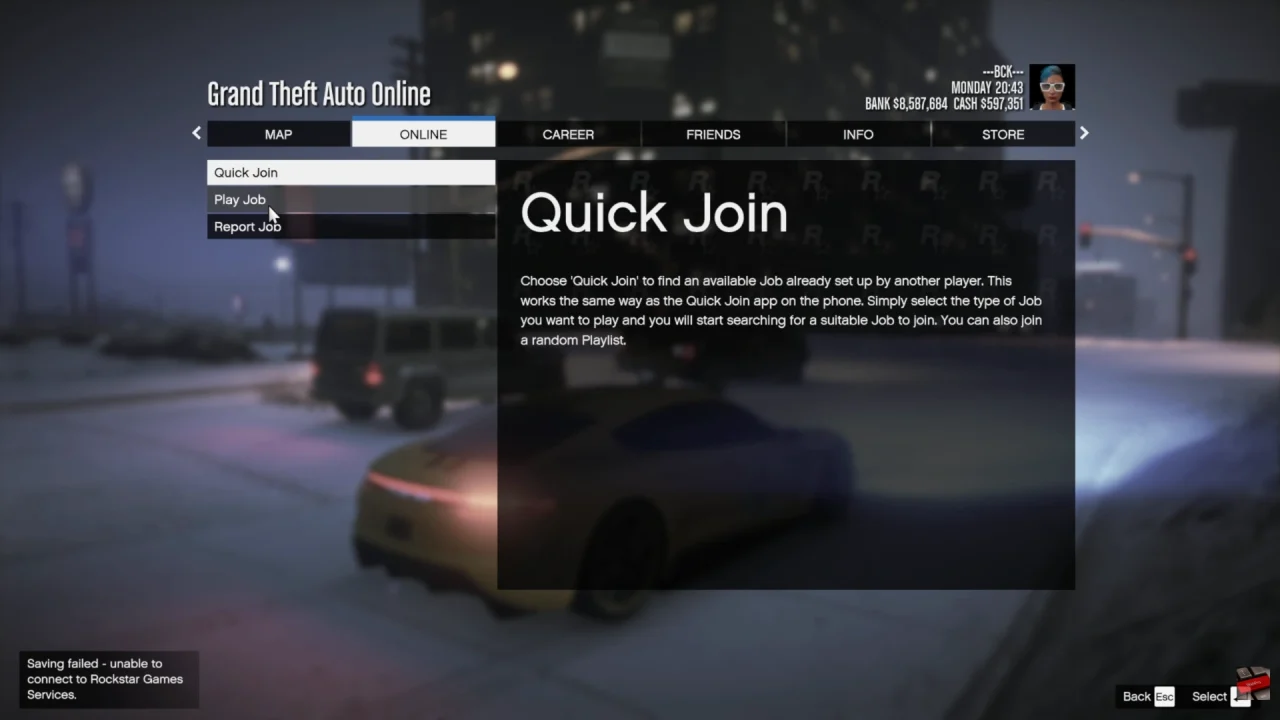Open the STORE tab
This screenshot has width=1280, height=720.
click(1003, 134)
